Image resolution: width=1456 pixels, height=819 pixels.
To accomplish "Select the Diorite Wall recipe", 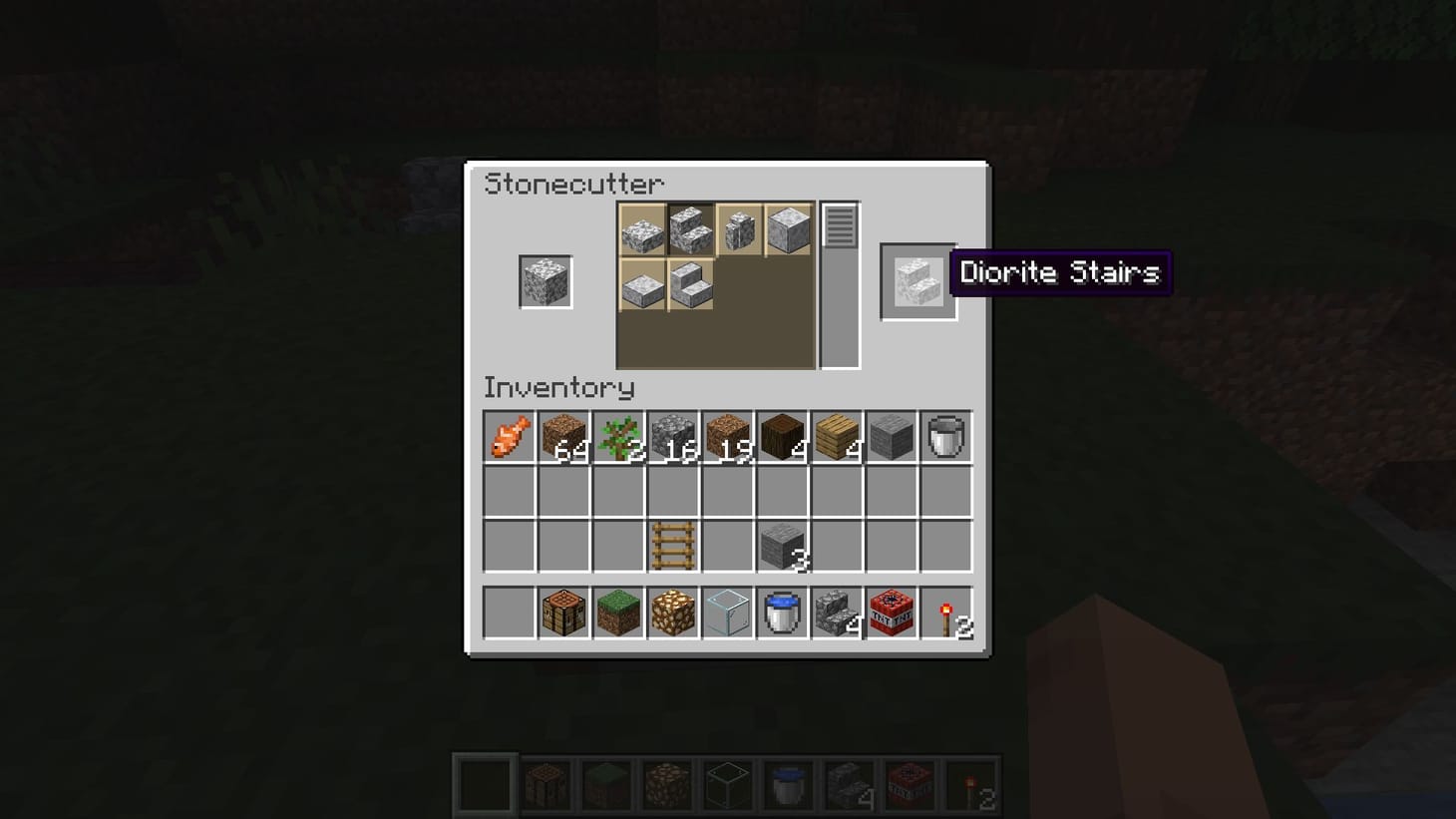I will click(x=739, y=230).
